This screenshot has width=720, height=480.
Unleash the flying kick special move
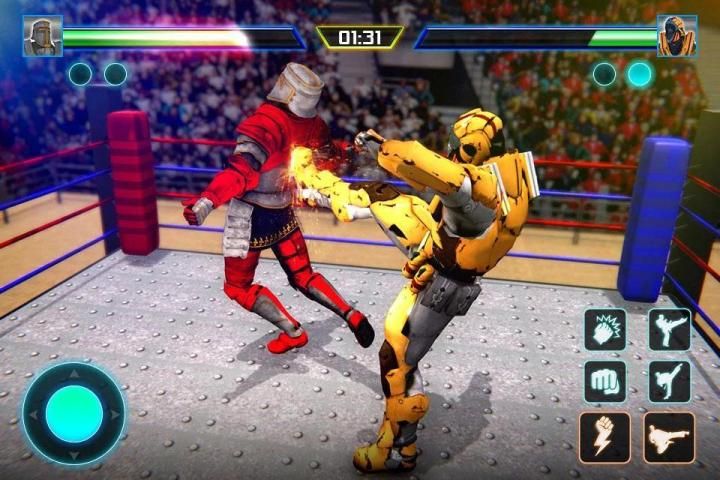[x=669, y=437]
